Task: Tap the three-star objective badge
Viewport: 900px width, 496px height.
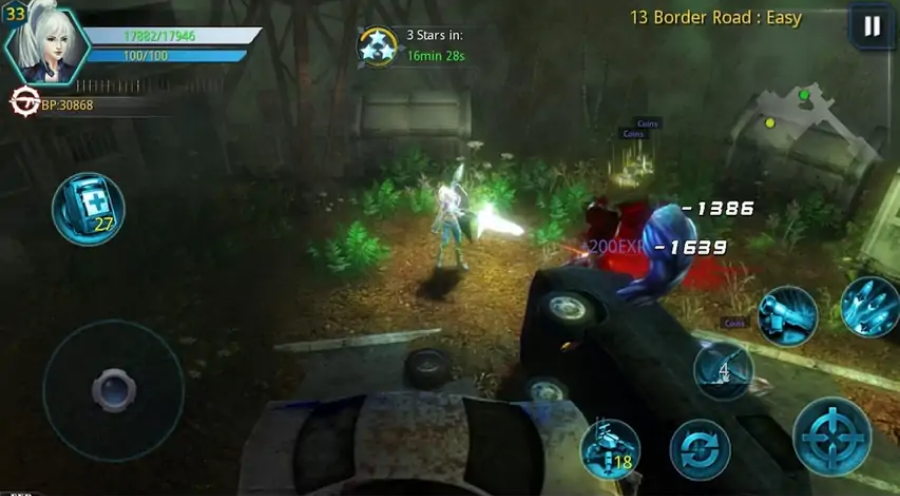Action: (x=379, y=46)
